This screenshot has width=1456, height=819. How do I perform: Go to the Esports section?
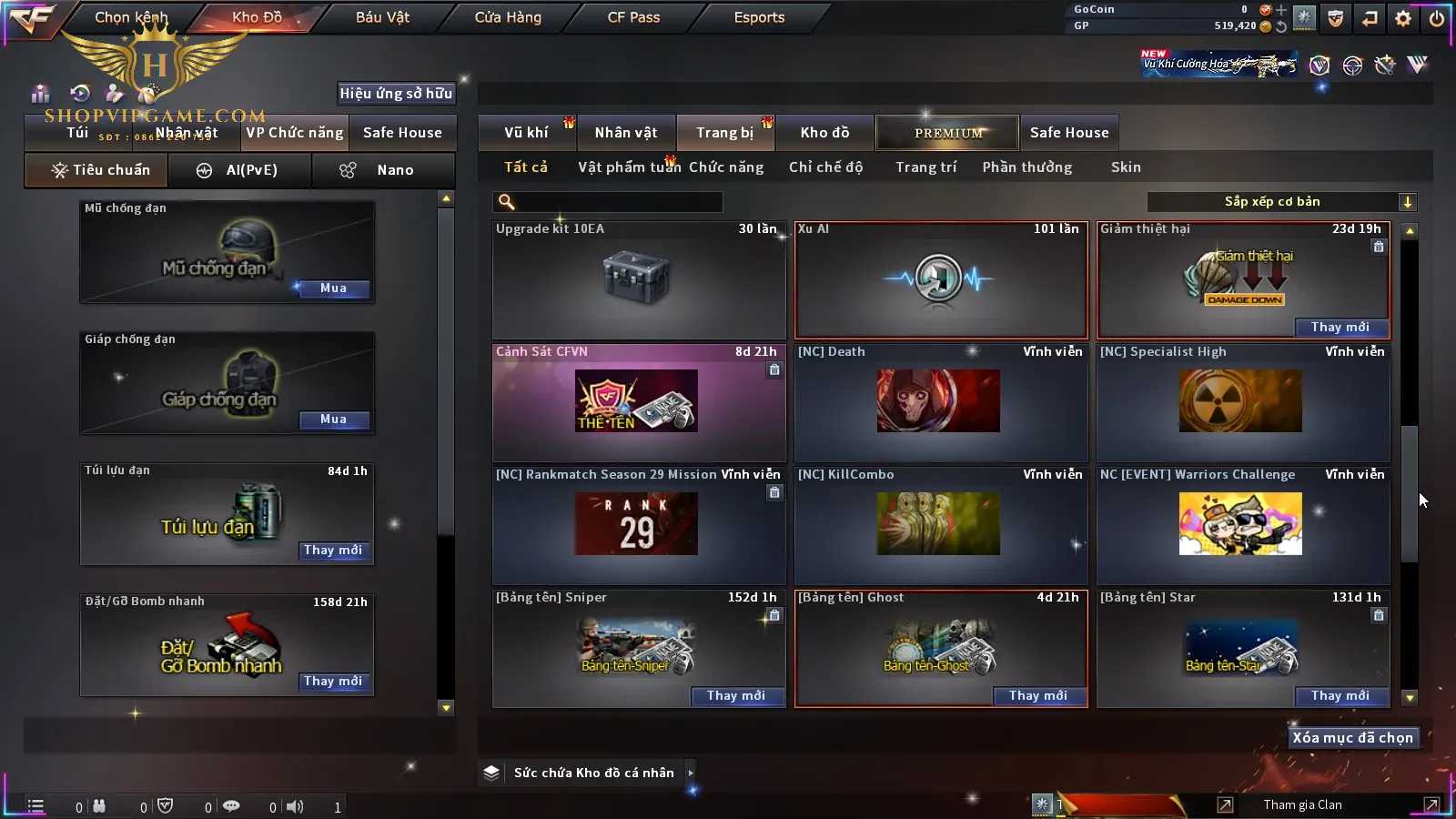click(x=759, y=17)
